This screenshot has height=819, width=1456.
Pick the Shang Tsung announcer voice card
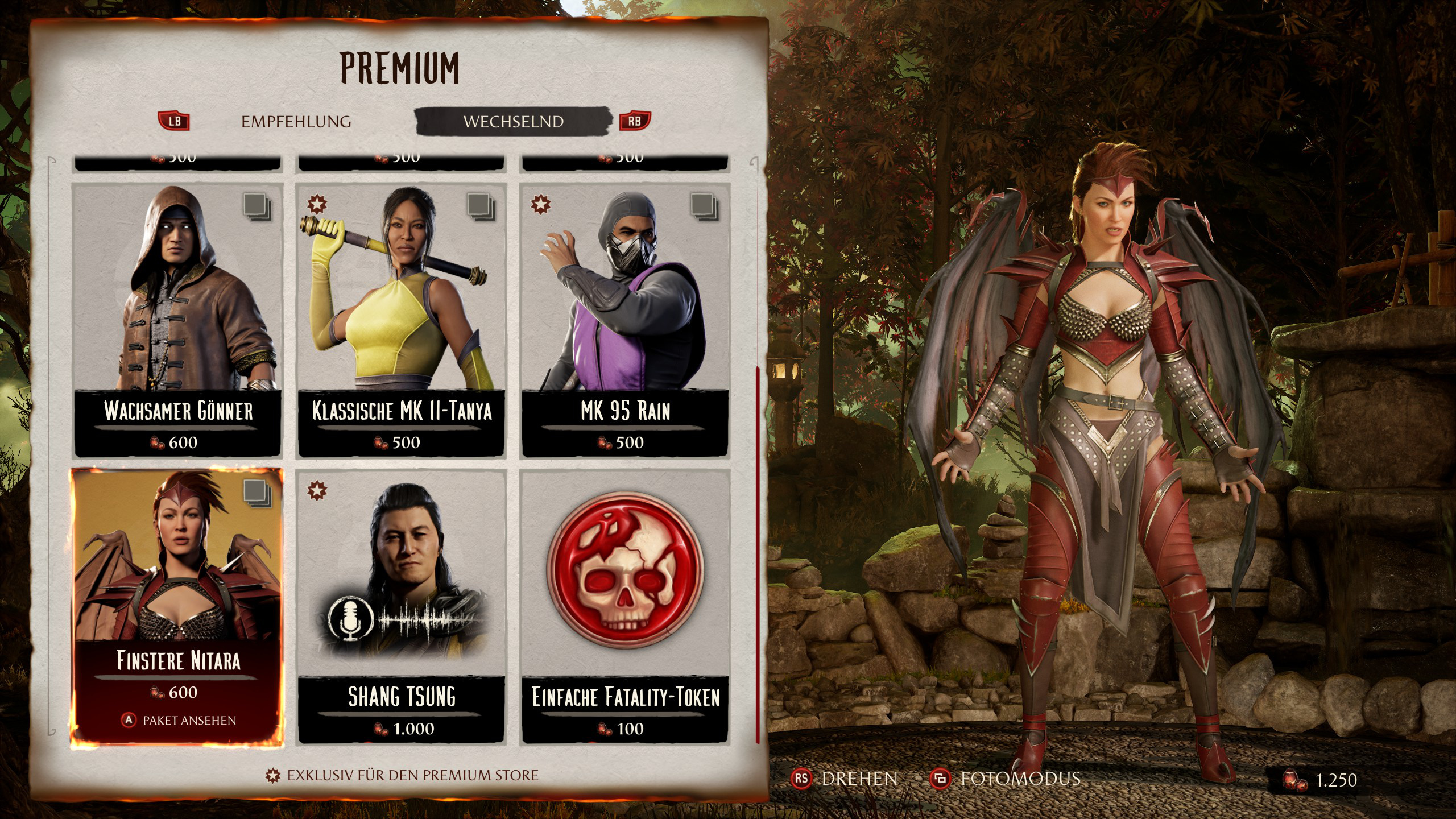401,606
